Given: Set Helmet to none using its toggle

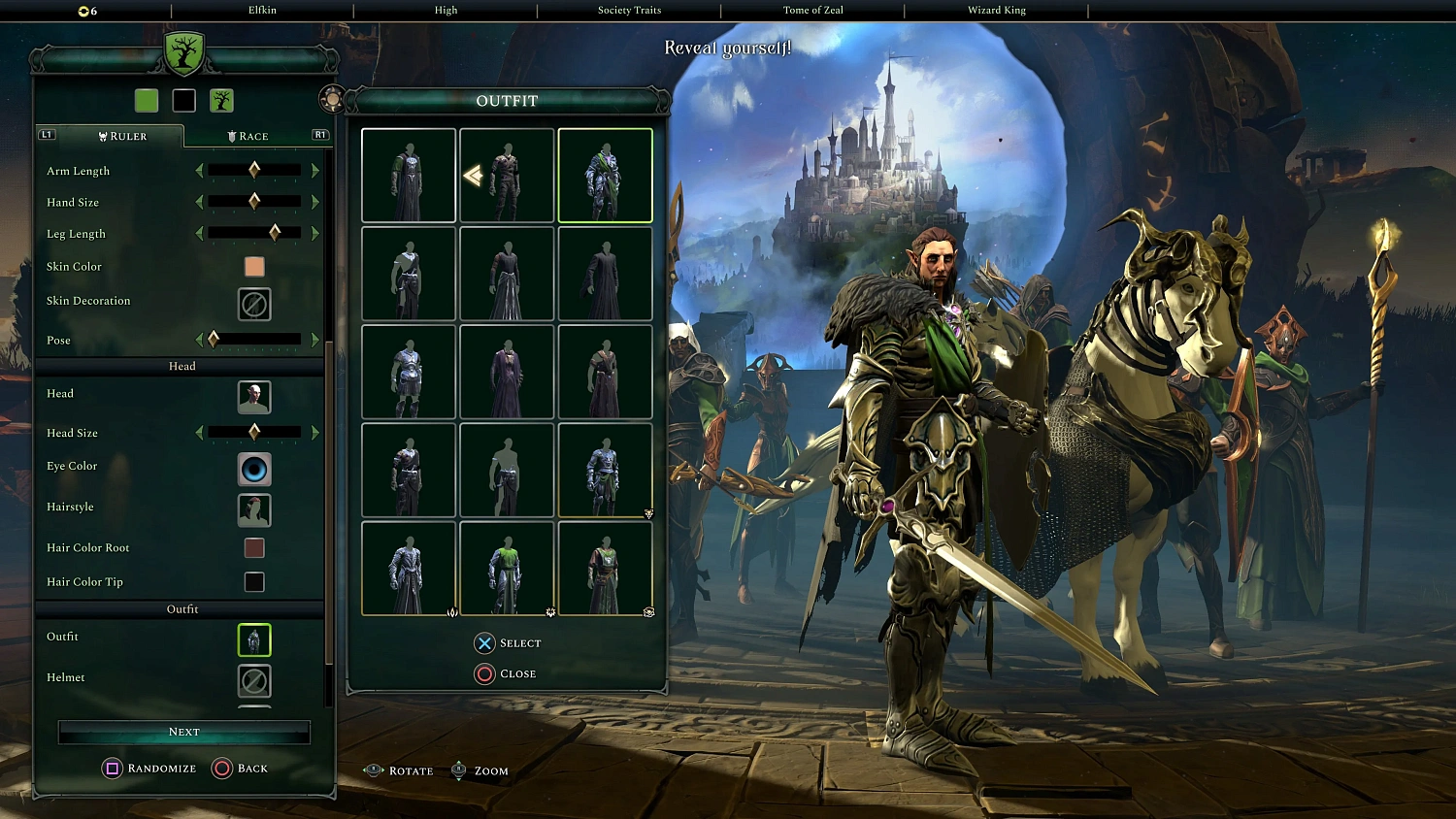Looking at the screenshot, I should pyautogui.click(x=253, y=680).
